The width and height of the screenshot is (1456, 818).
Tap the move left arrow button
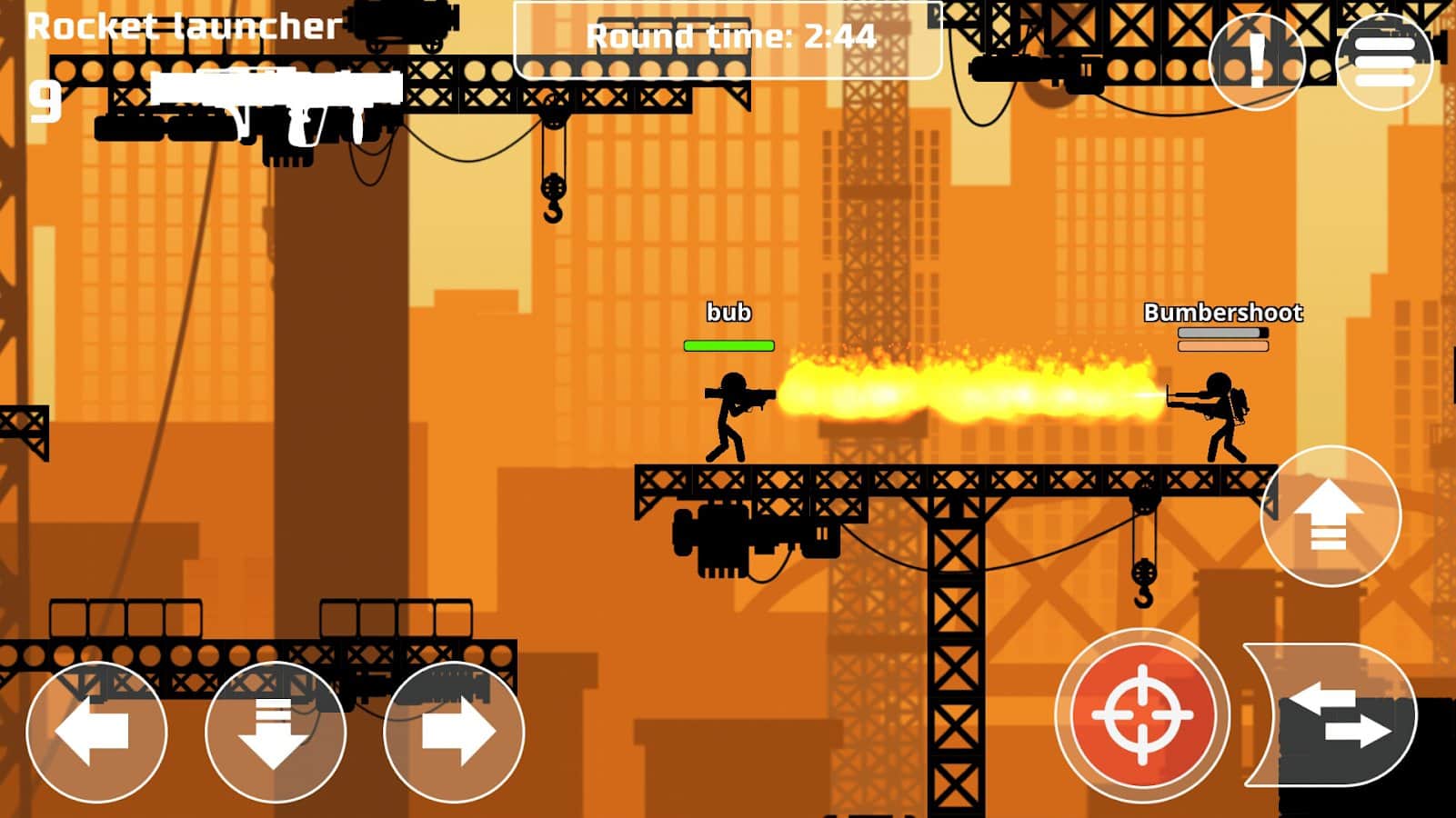(95, 732)
